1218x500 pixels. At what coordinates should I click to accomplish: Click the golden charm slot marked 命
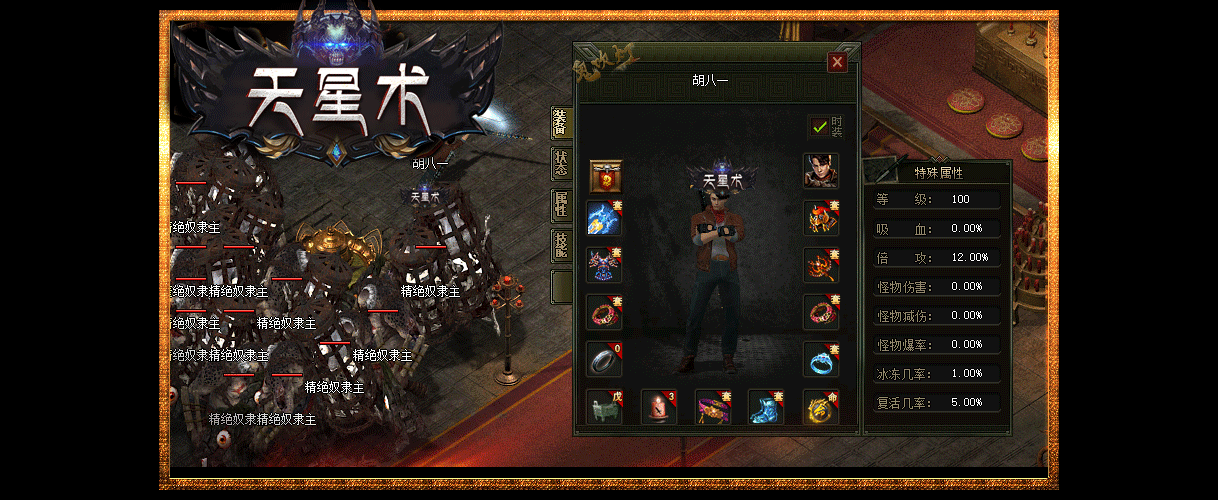pyautogui.click(x=821, y=407)
